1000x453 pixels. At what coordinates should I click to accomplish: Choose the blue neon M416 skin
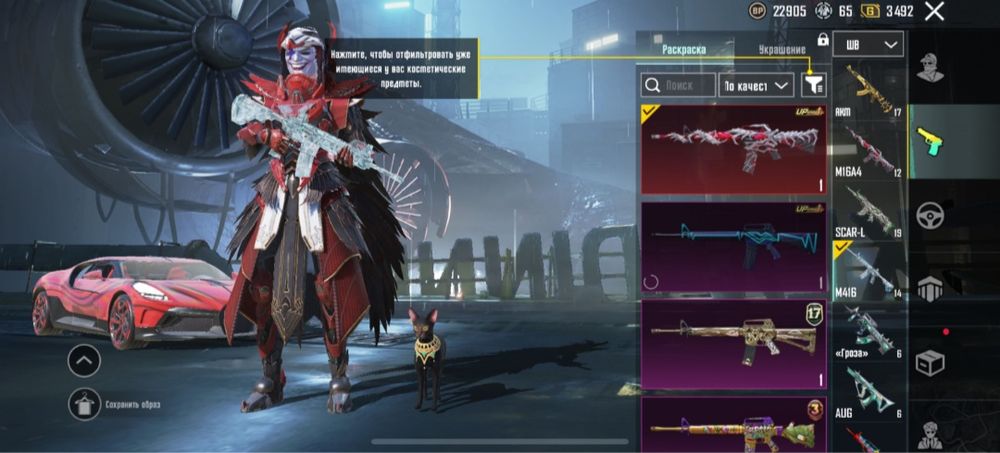click(733, 246)
